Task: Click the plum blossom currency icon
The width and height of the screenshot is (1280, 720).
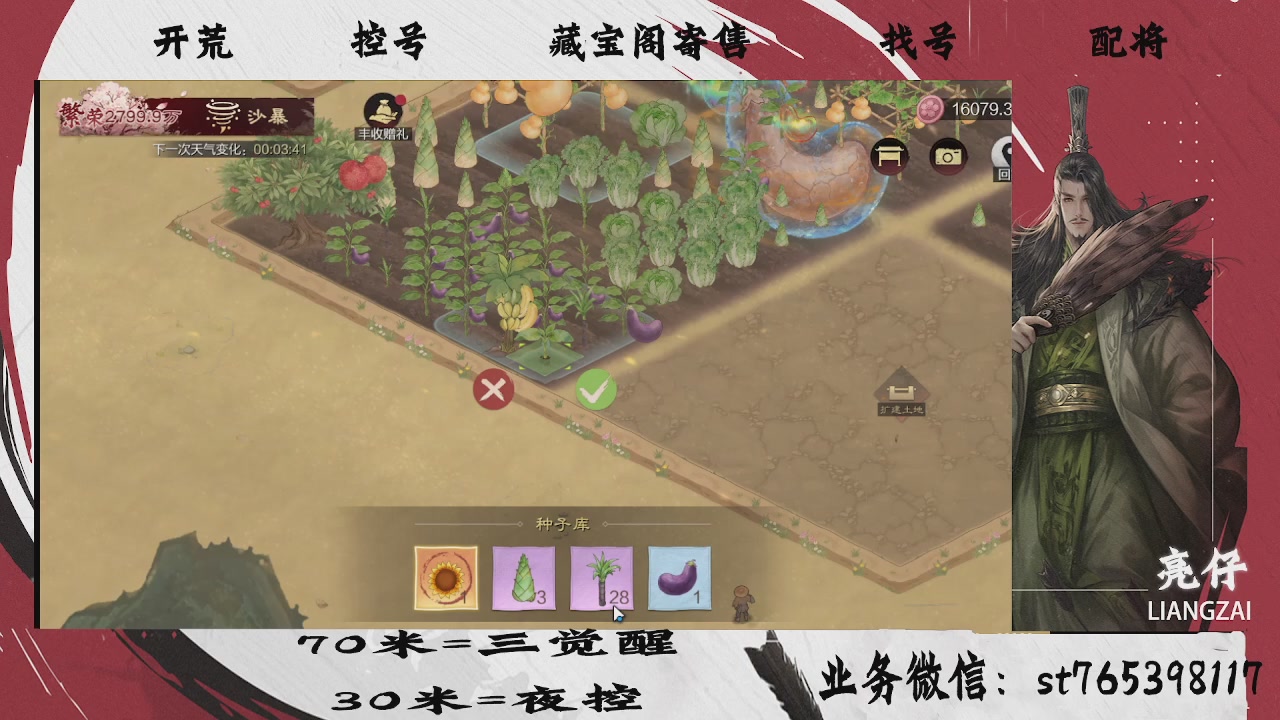Action: [x=931, y=110]
